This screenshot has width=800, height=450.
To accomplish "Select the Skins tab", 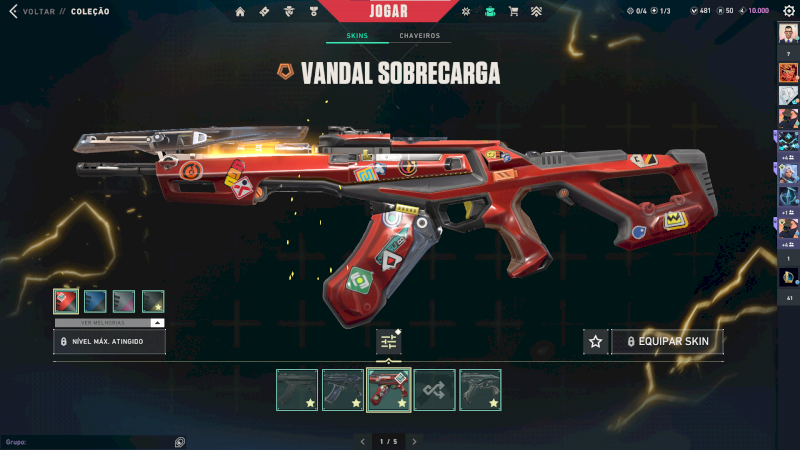I will (x=357, y=36).
